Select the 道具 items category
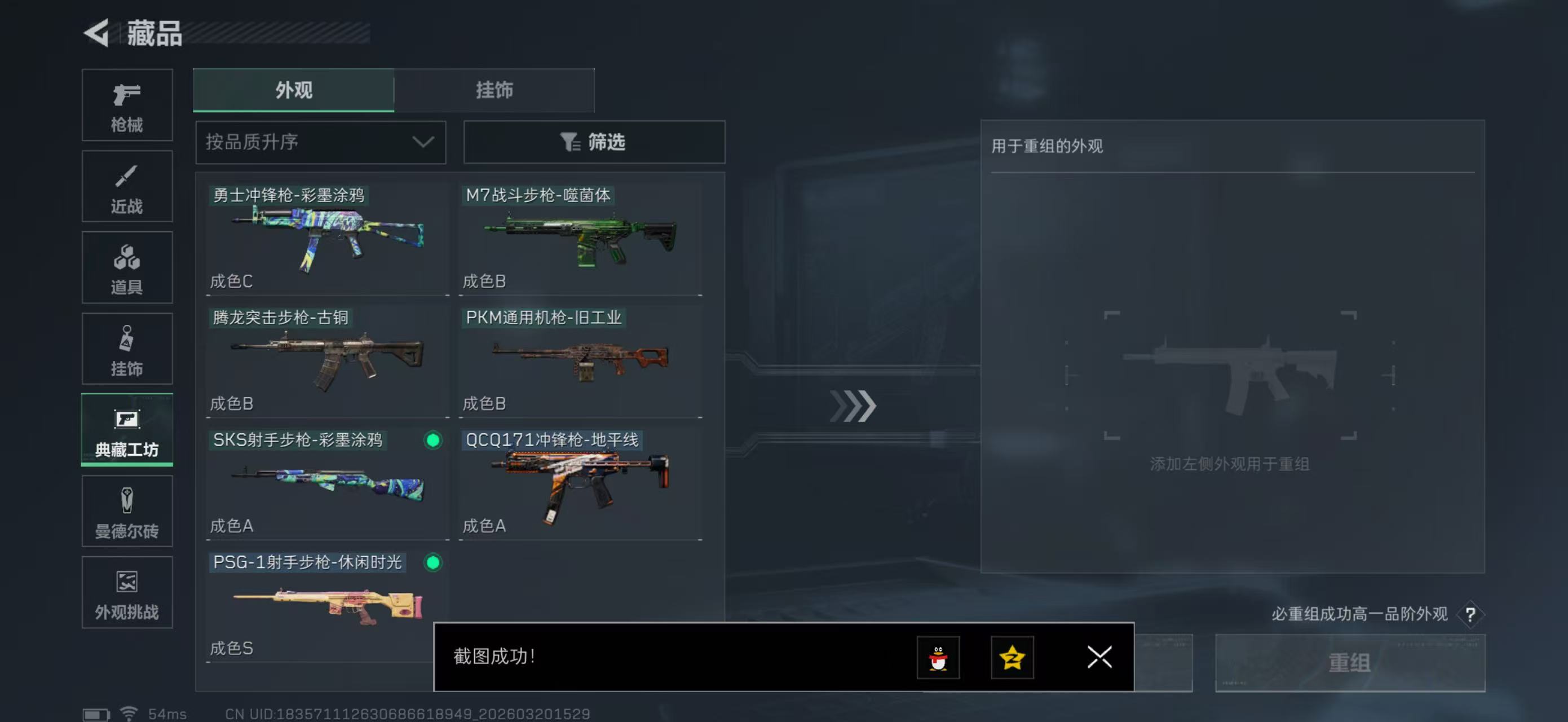 tap(127, 268)
